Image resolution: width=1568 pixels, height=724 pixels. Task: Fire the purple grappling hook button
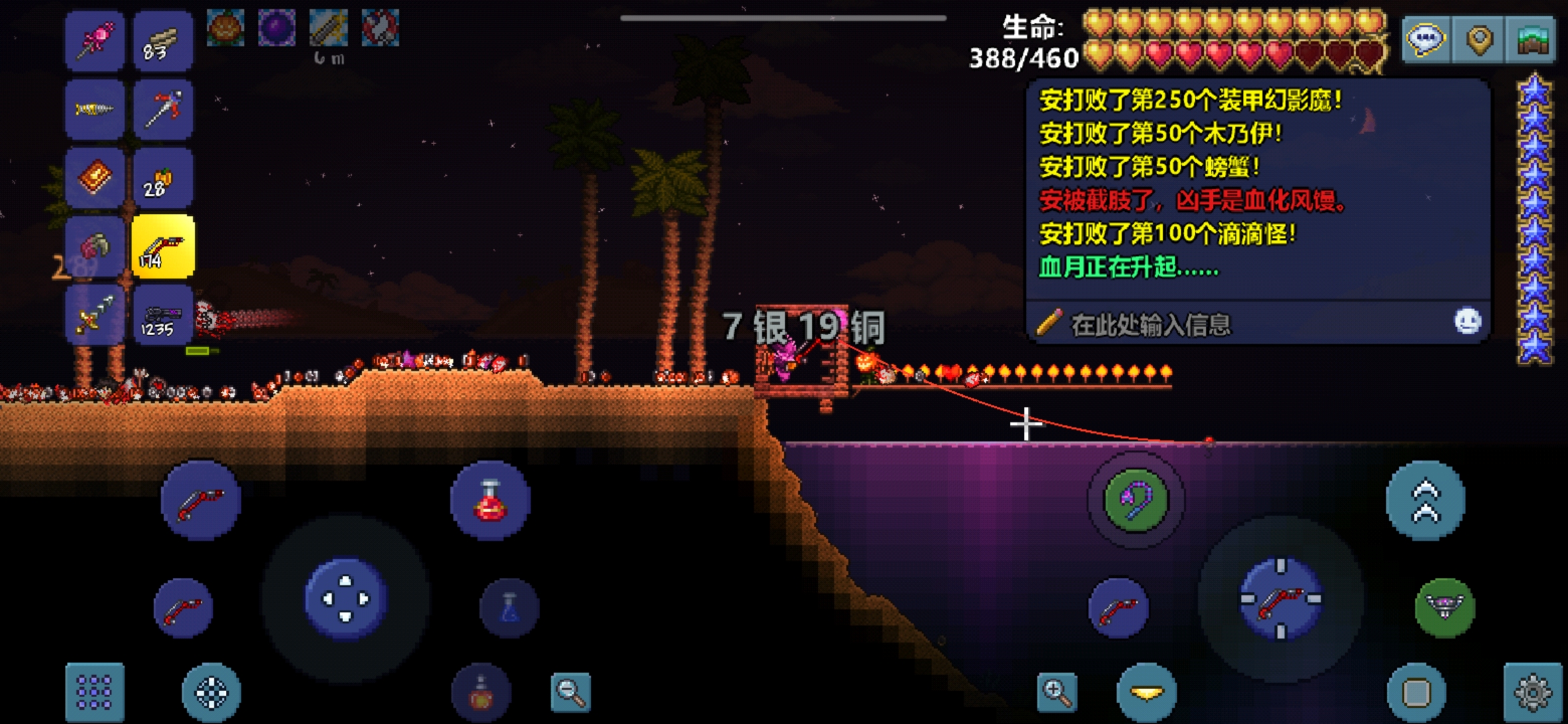coord(1135,500)
